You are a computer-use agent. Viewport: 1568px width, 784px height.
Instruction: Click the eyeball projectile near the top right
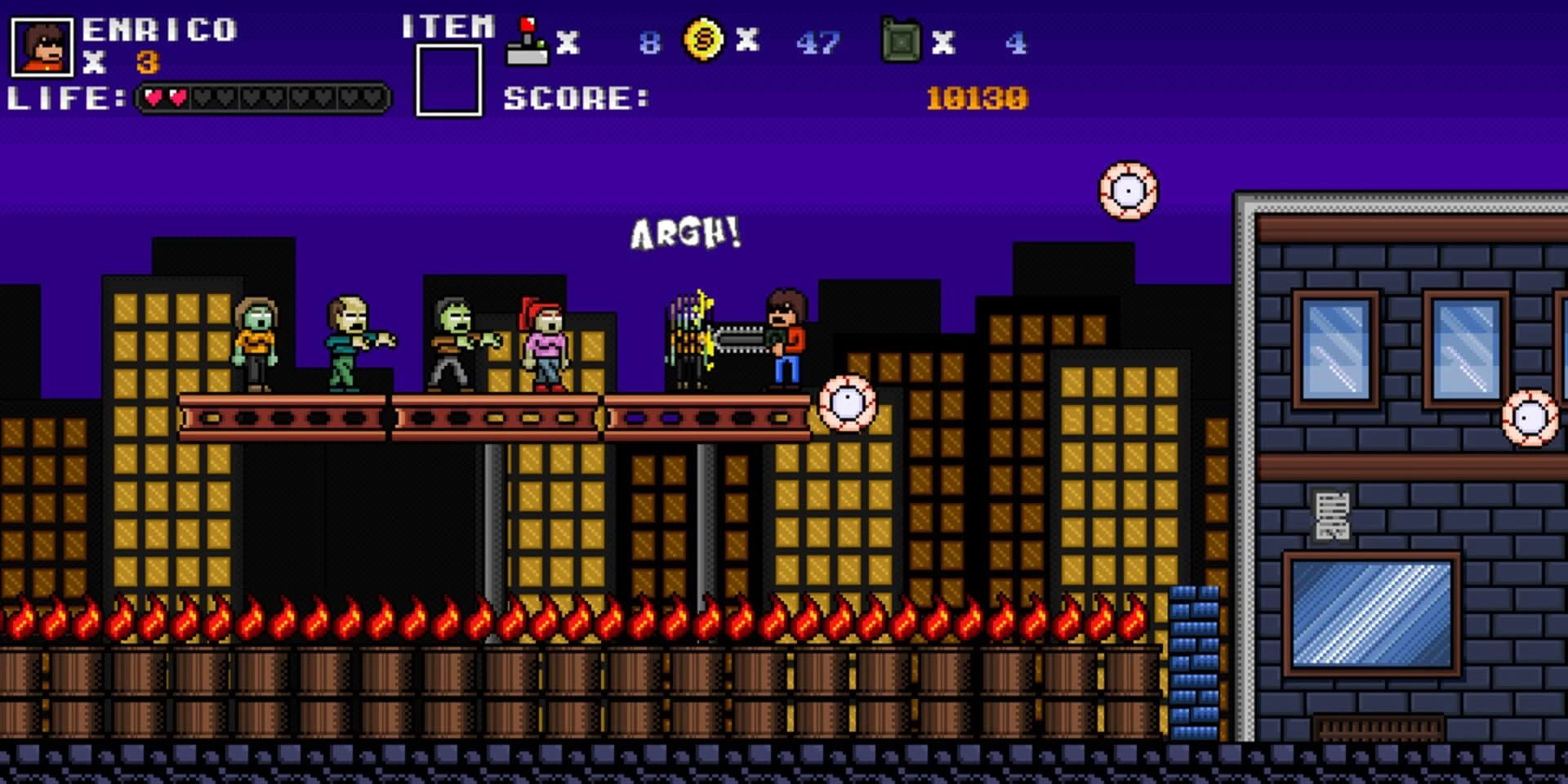[1129, 189]
